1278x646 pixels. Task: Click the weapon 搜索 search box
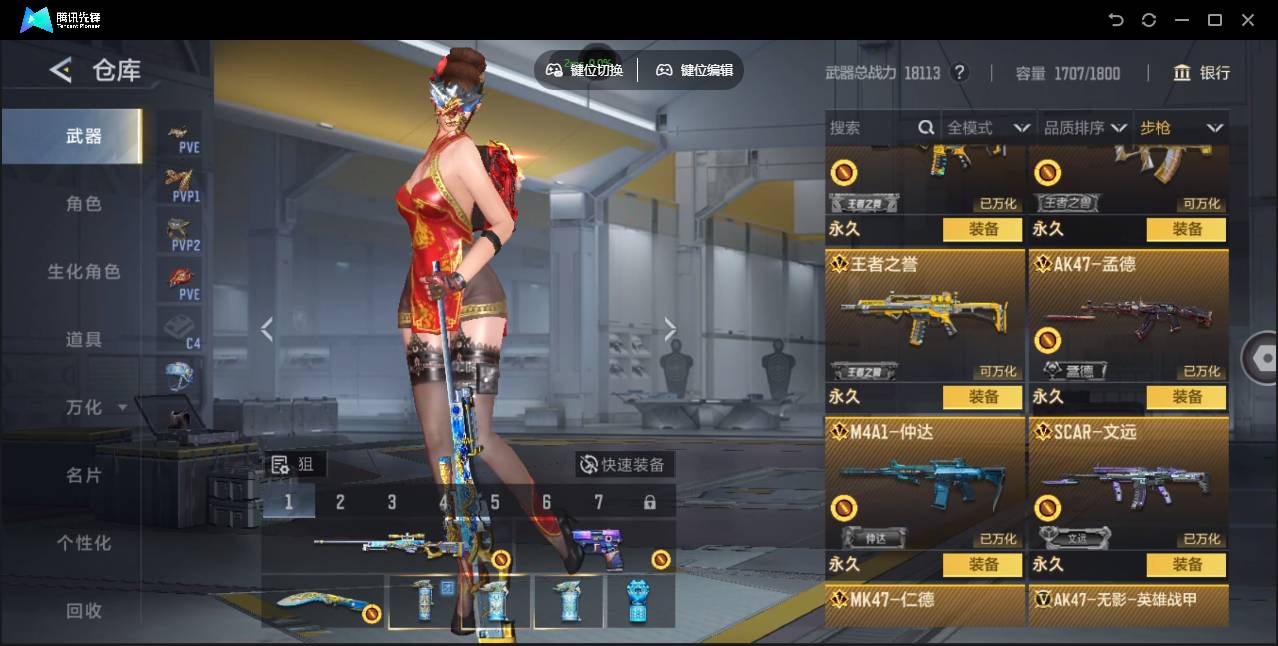[x=870, y=128]
